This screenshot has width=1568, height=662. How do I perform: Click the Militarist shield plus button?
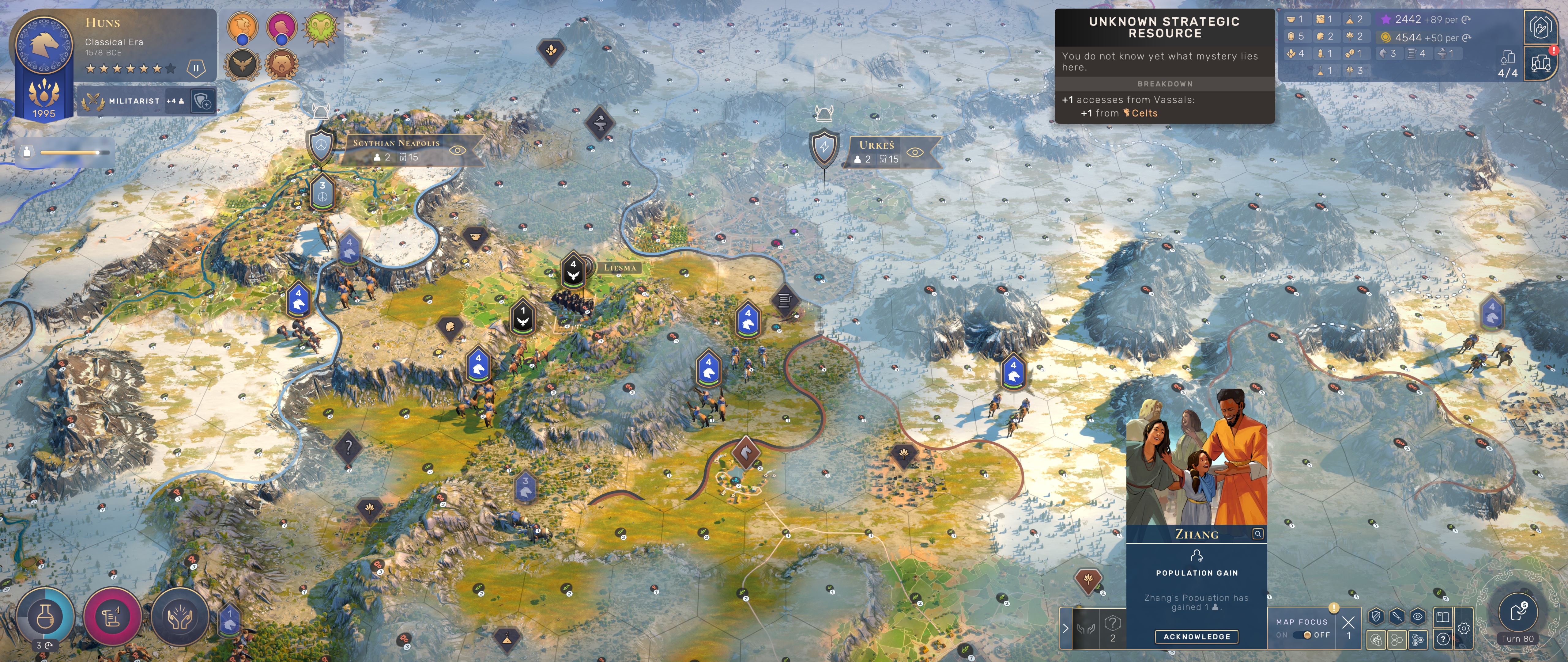pyautogui.click(x=202, y=101)
